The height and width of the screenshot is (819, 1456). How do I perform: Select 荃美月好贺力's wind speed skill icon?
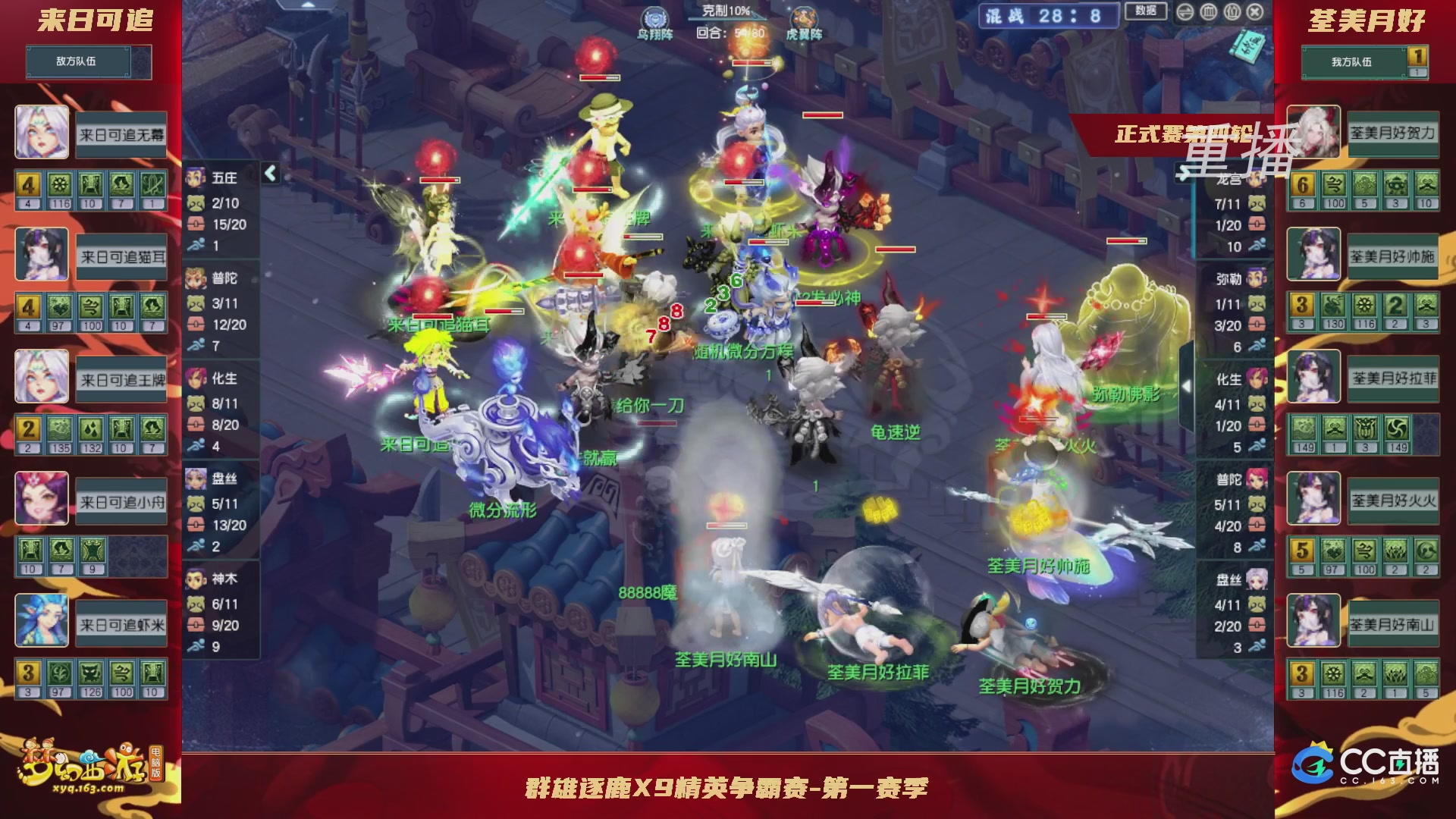(x=1335, y=184)
